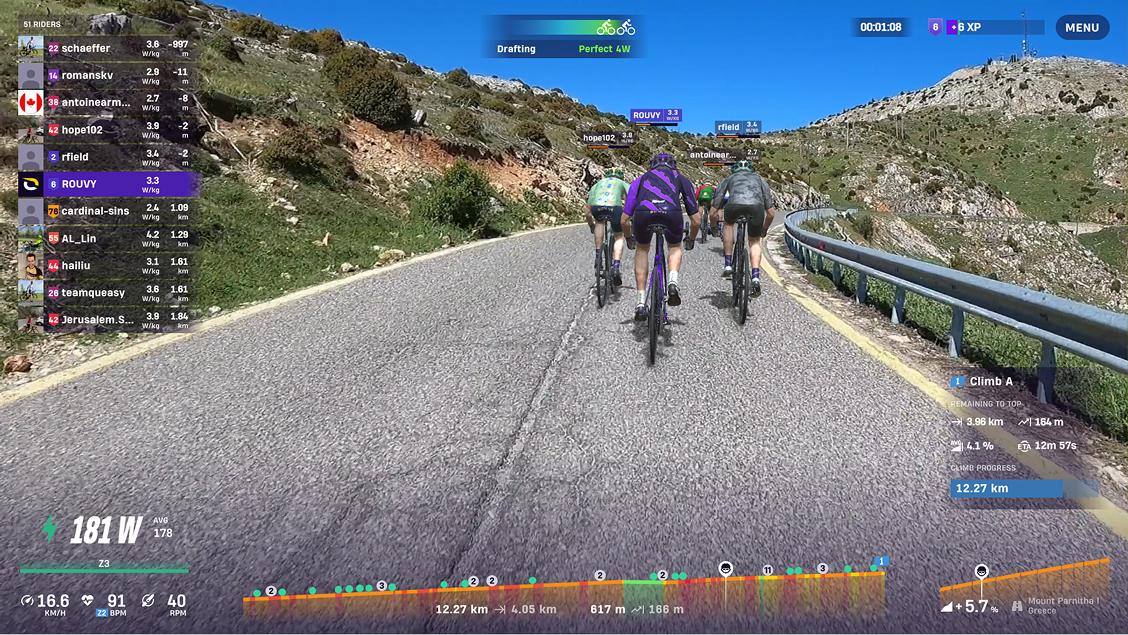Image resolution: width=1128 pixels, height=635 pixels.
Task: Select rider schaeffer in the riders list
Action: coord(107,47)
